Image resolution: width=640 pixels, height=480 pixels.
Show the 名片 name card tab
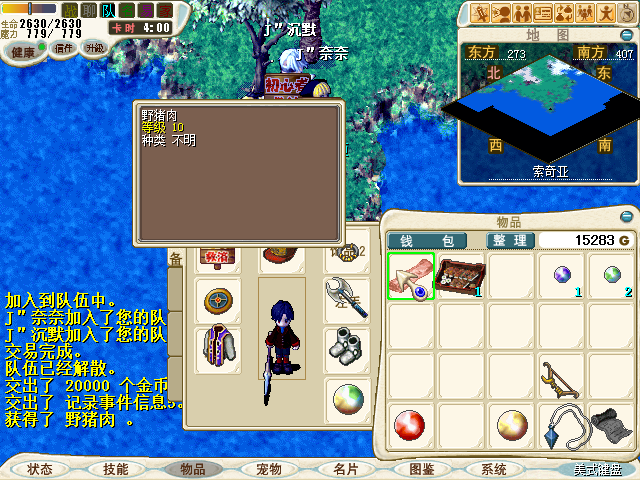point(346,468)
